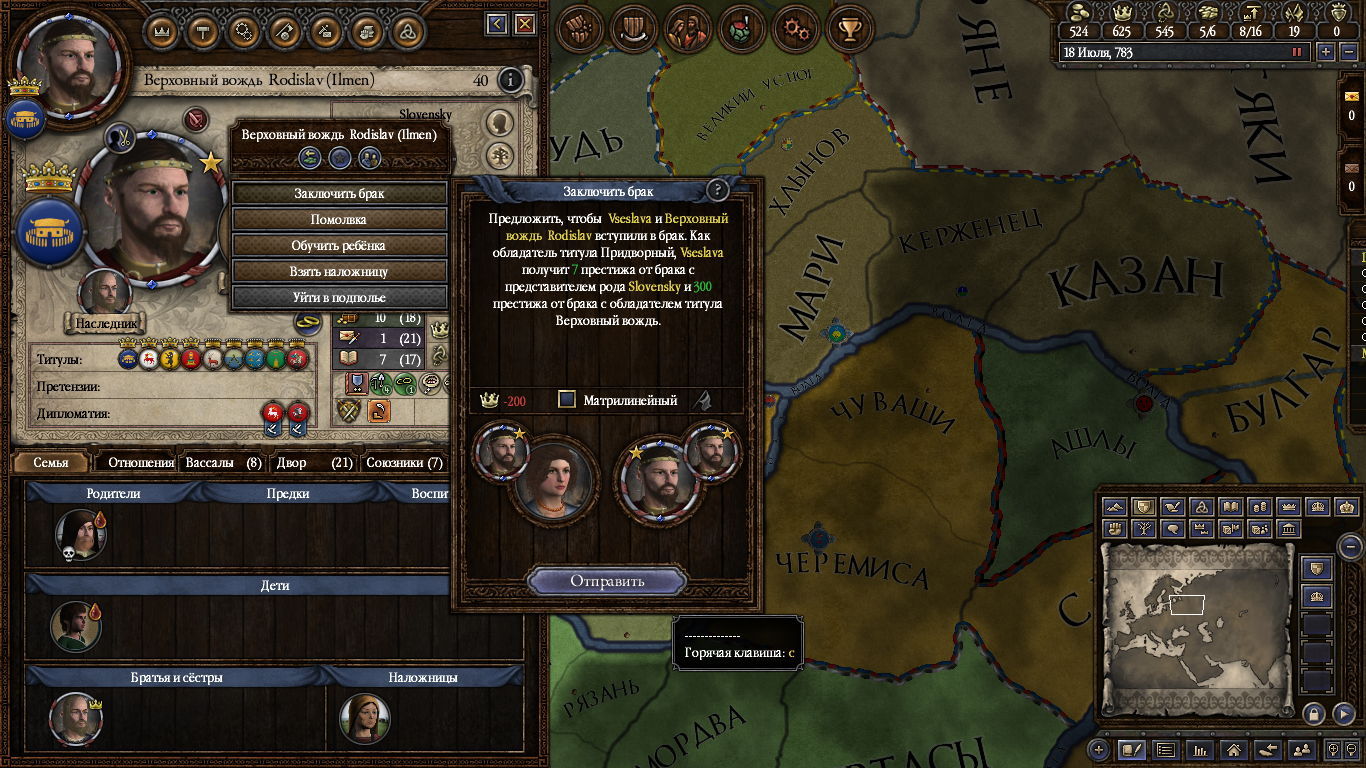1366x768 pixels.
Task: Select Взять наложницу option
Action: 339,271
